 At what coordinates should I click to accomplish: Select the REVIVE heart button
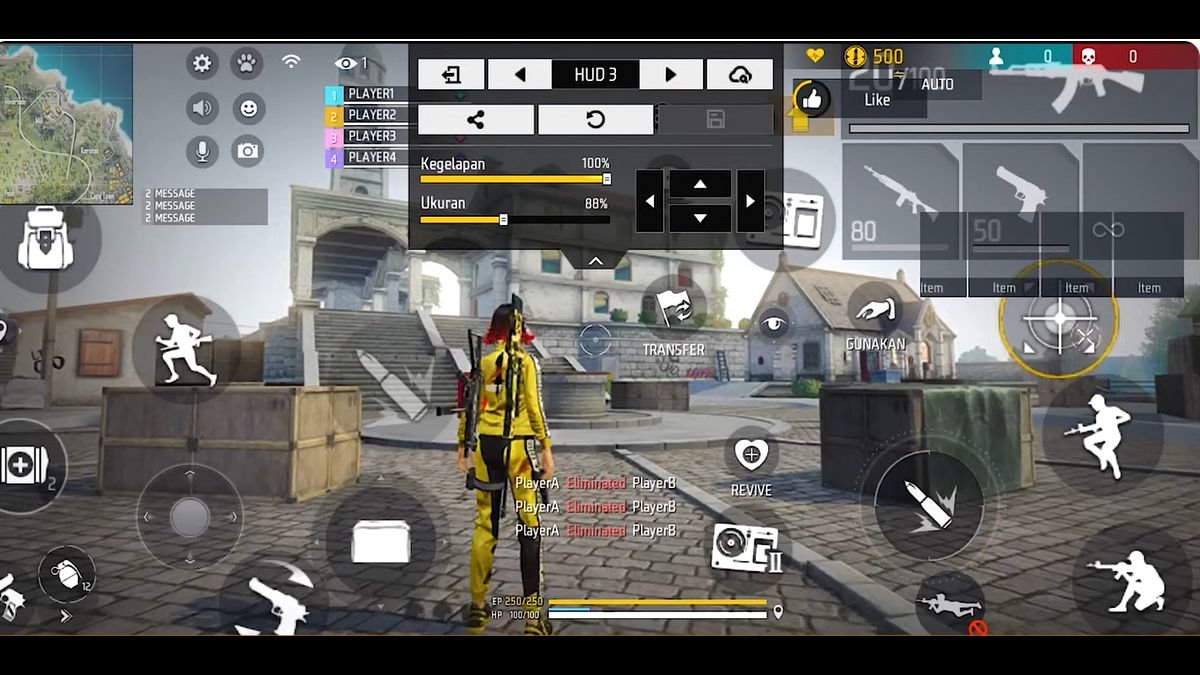click(750, 456)
